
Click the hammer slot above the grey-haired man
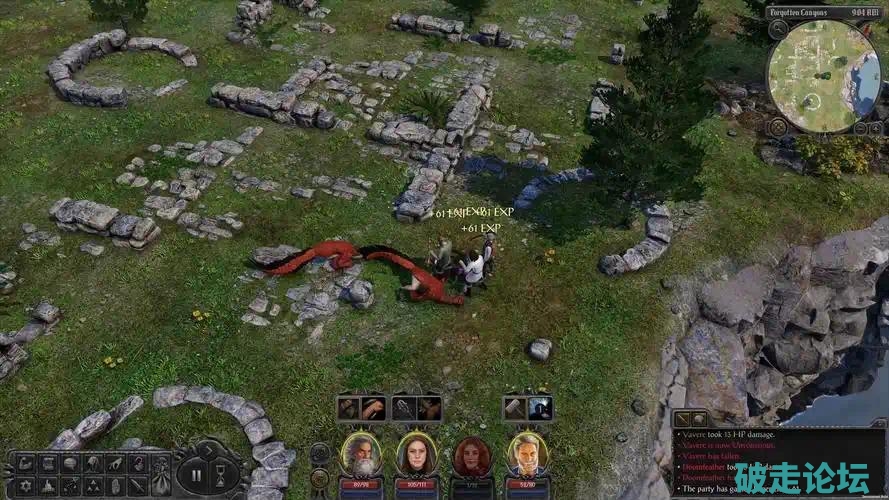click(x=514, y=408)
